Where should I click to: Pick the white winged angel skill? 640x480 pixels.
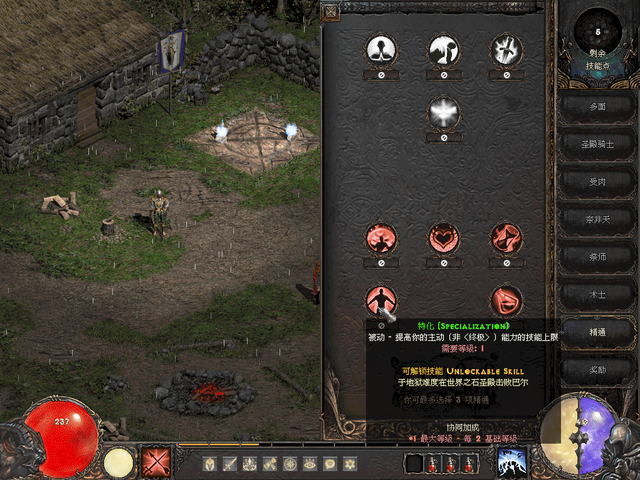(x=443, y=112)
